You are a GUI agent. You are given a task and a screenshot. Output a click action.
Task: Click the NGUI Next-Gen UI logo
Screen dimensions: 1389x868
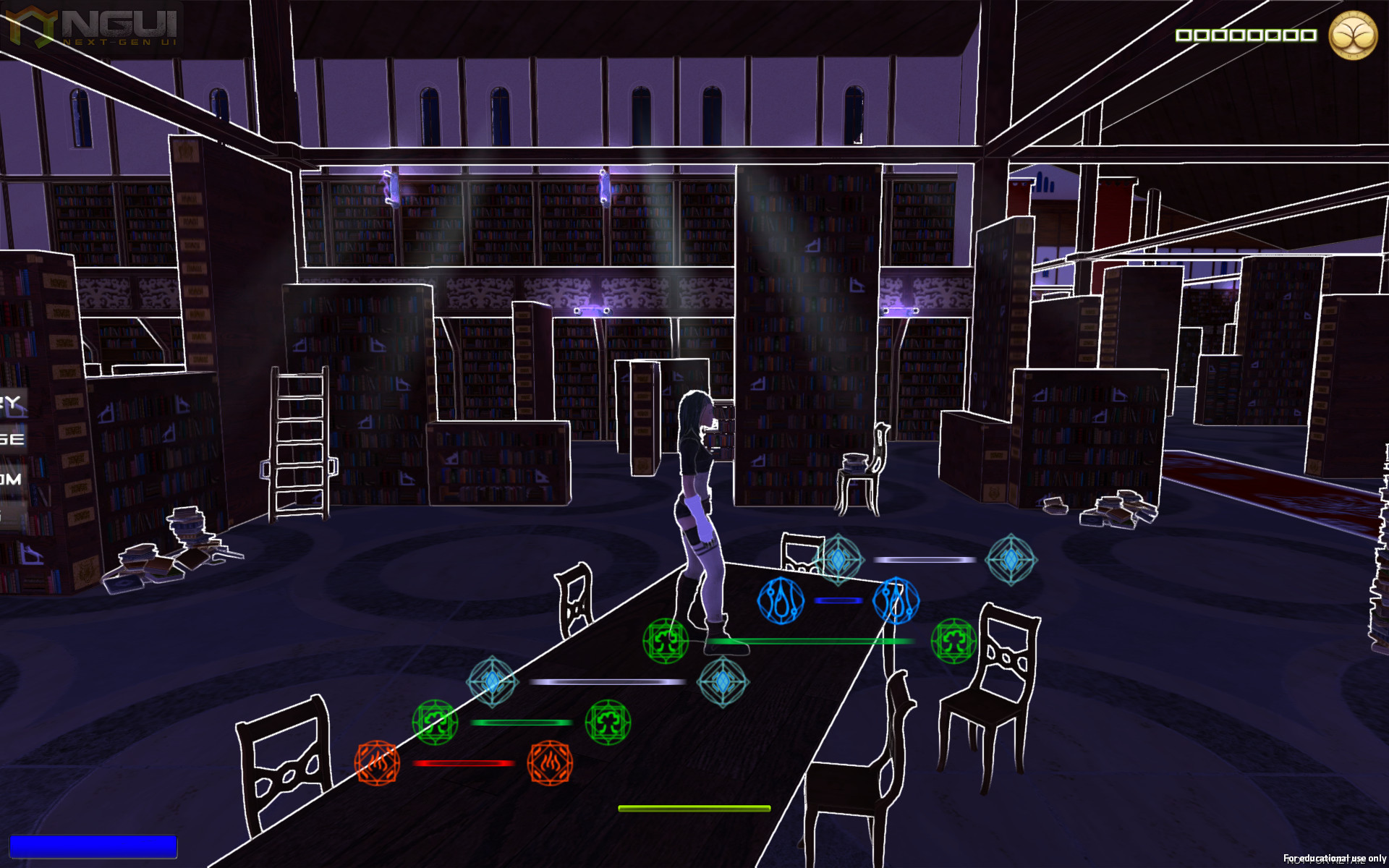[93, 26]
